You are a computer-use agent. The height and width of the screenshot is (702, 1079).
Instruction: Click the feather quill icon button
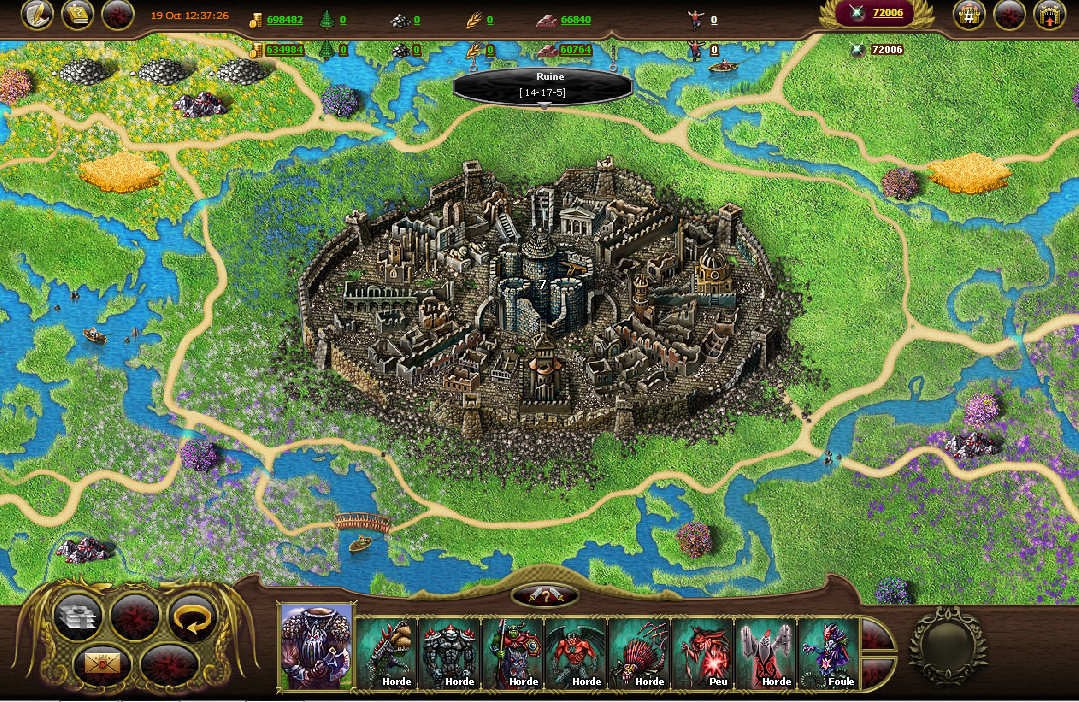37,15
